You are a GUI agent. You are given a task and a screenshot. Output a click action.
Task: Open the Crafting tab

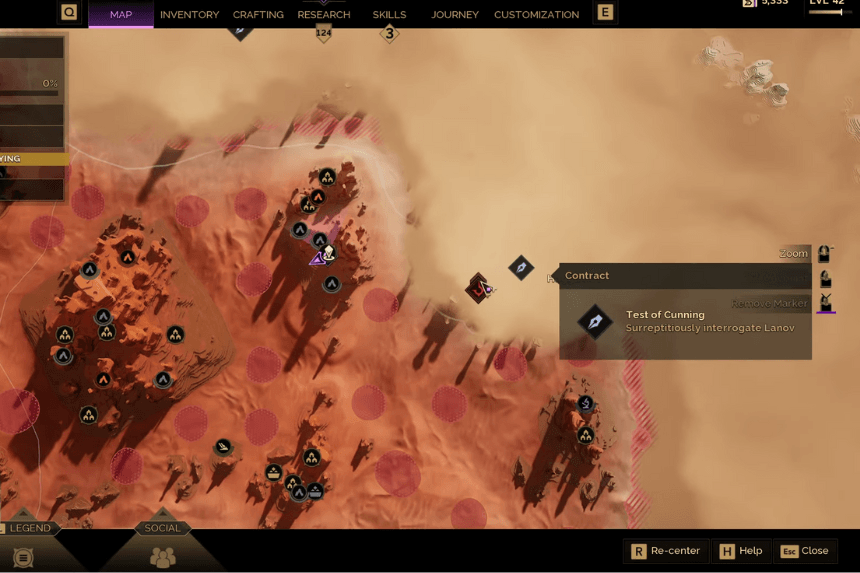(x=258, y=15)
